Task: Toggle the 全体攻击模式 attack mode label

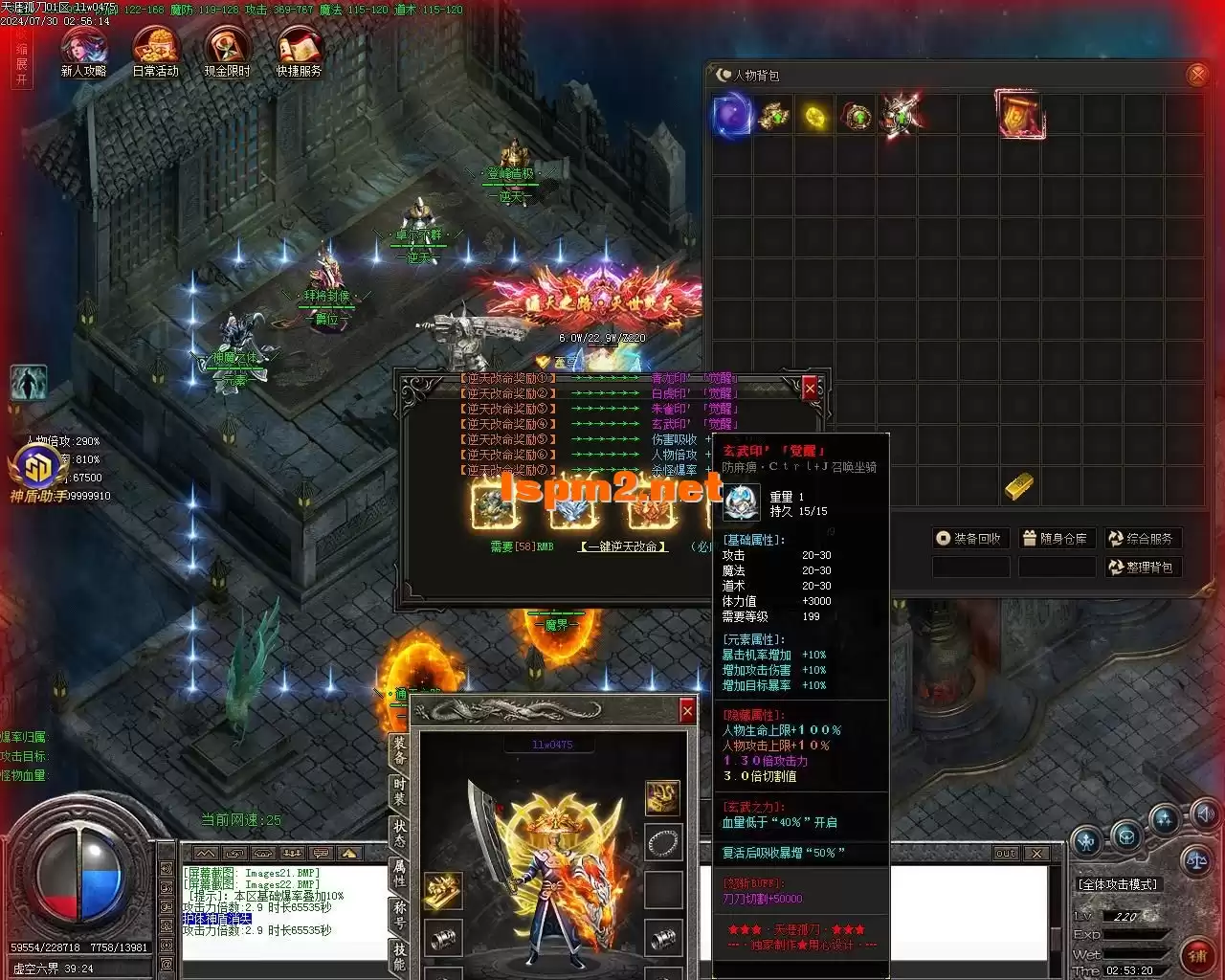Action: pos(1118,884)
